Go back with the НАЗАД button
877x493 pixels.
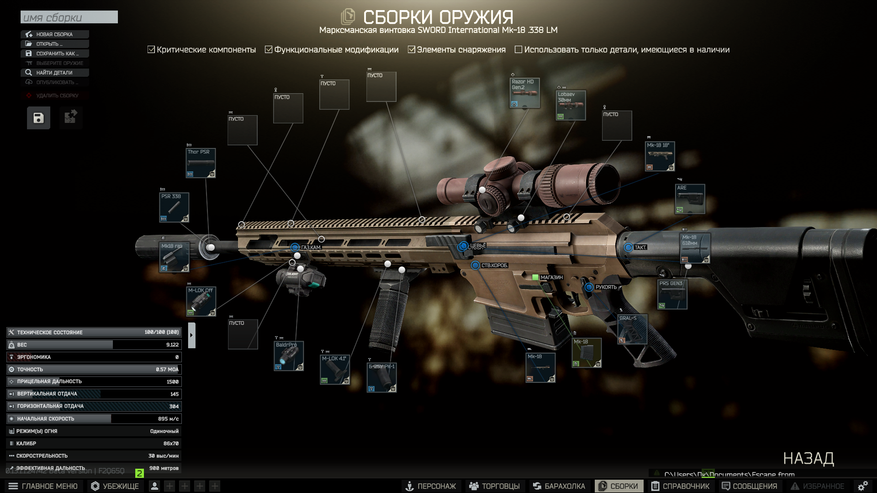point(808,458)
